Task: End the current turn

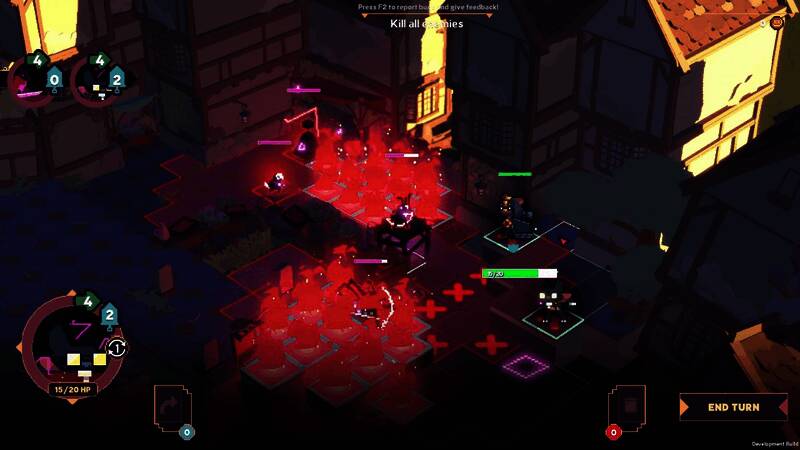Action: tap(733, 407)
